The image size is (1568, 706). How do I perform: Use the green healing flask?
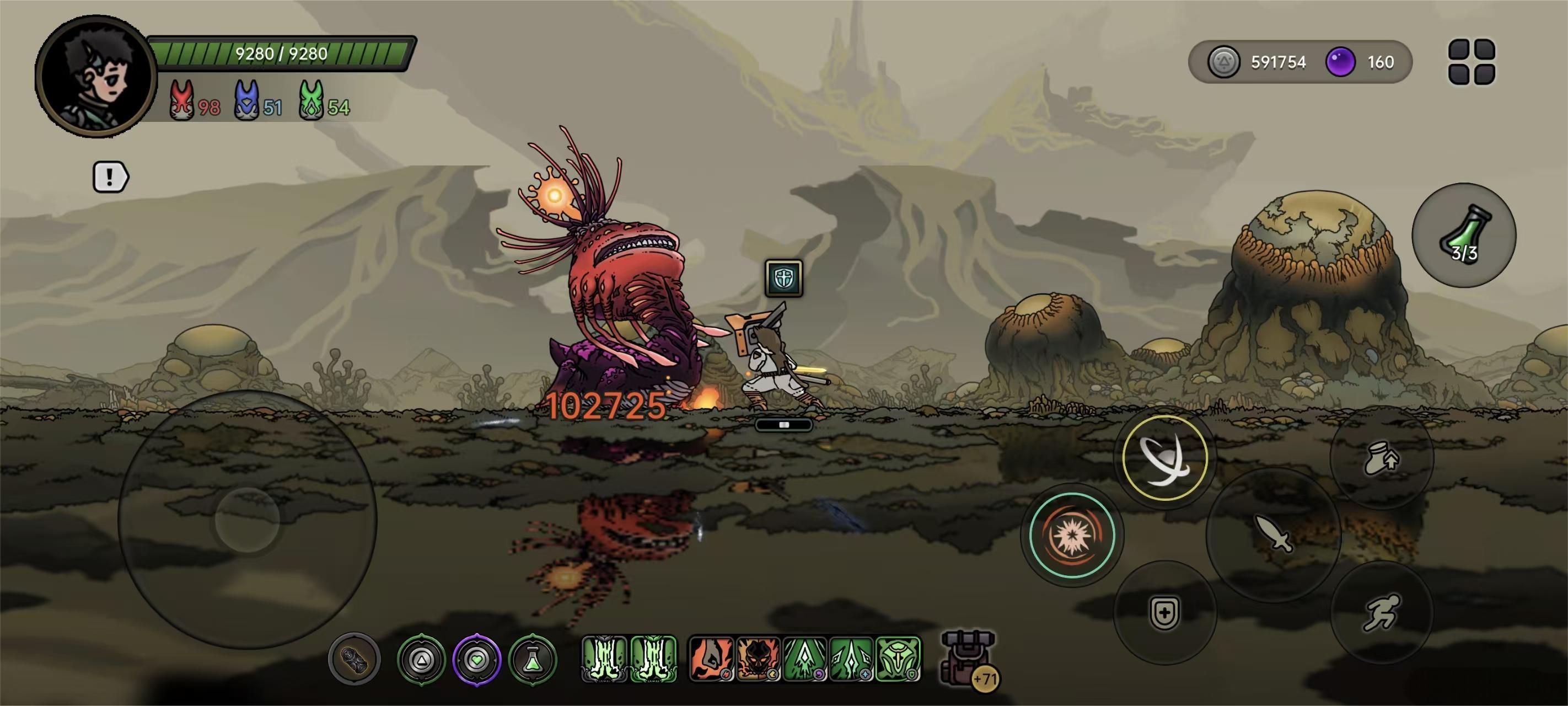pos(1463,234)
